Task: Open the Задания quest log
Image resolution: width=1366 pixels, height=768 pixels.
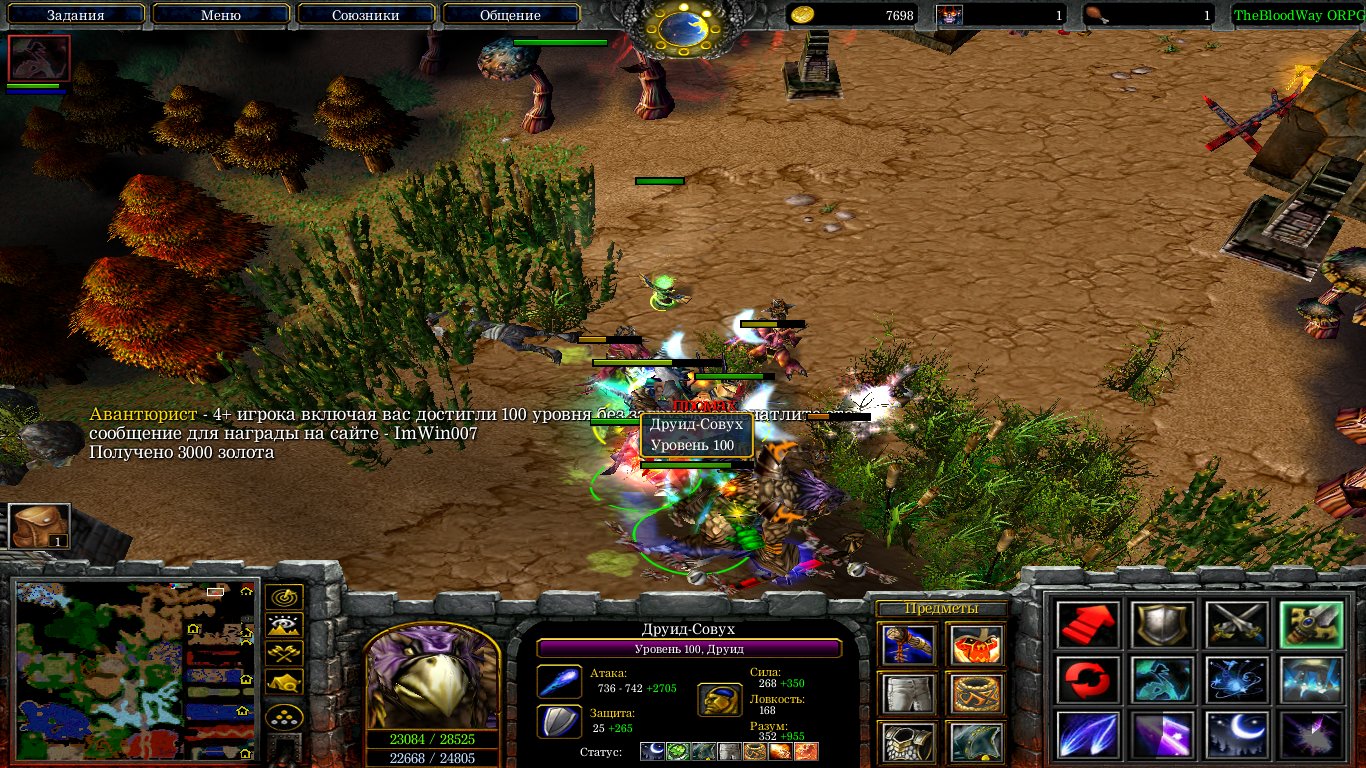Action: [x=77, y=15]
